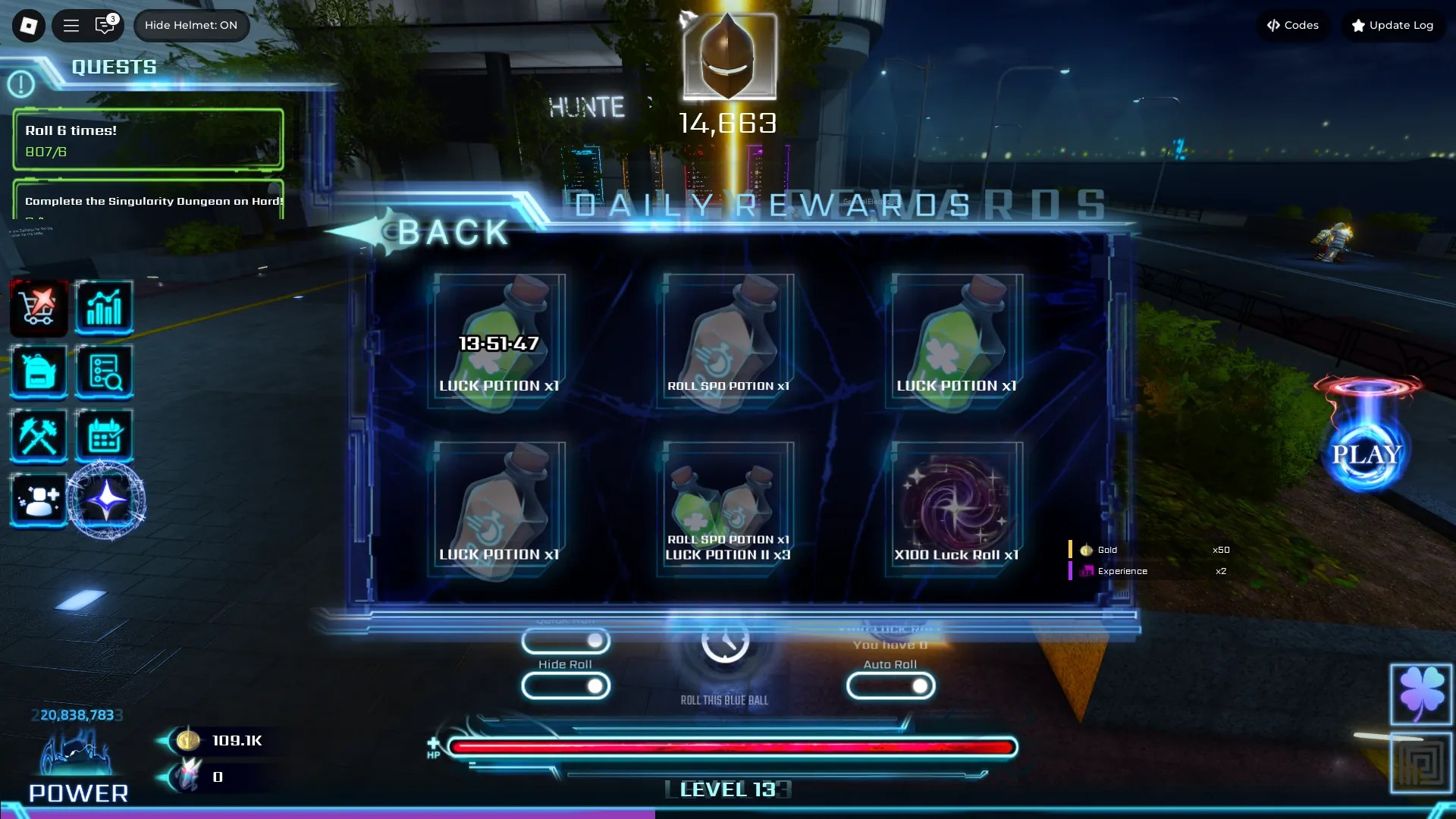Open the chat bubble with 3 notifications
This screenshot has height=819, width=1456.
point(104,25)
